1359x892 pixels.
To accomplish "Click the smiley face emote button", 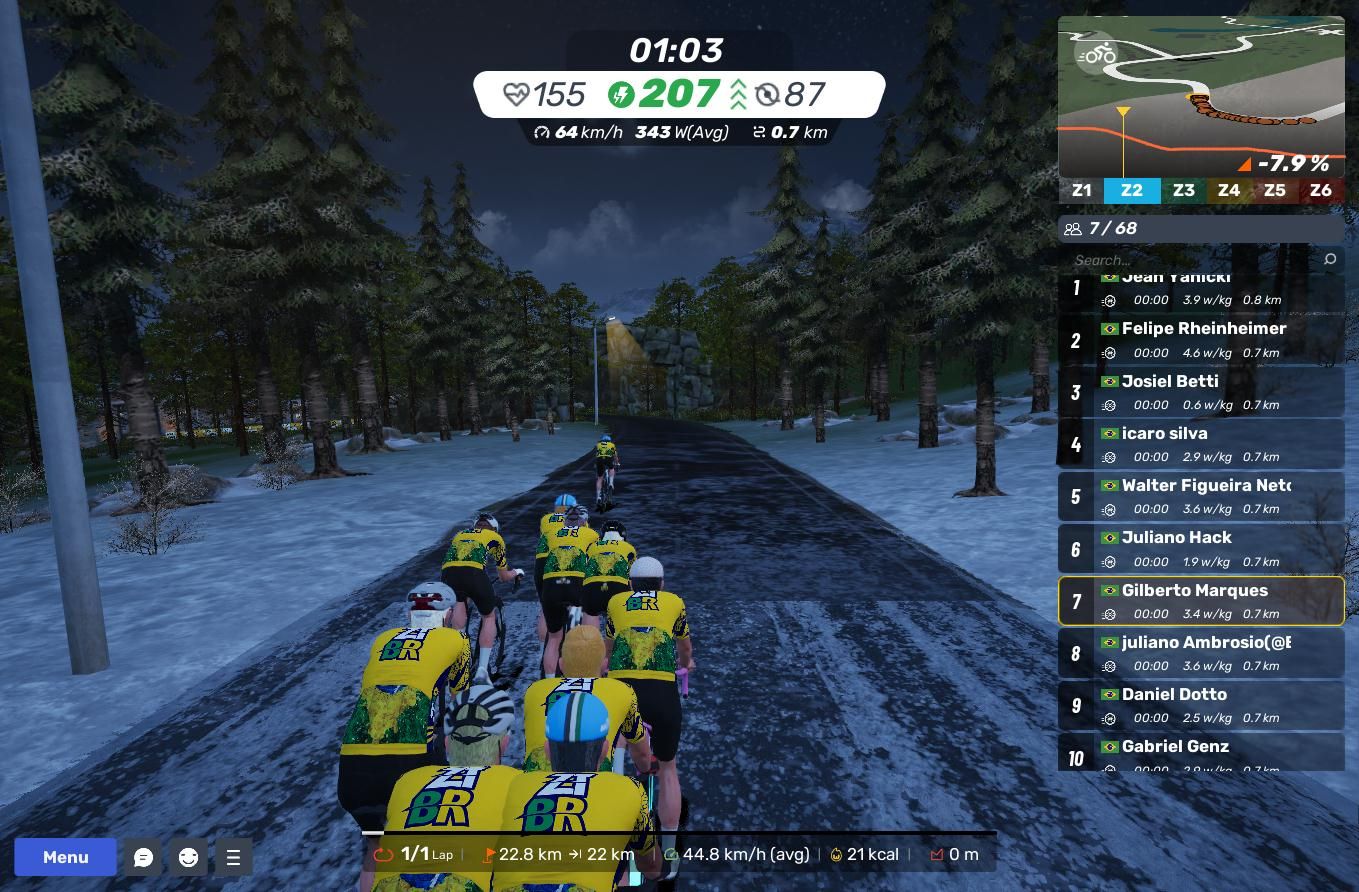I will click(x=188, y=857).
